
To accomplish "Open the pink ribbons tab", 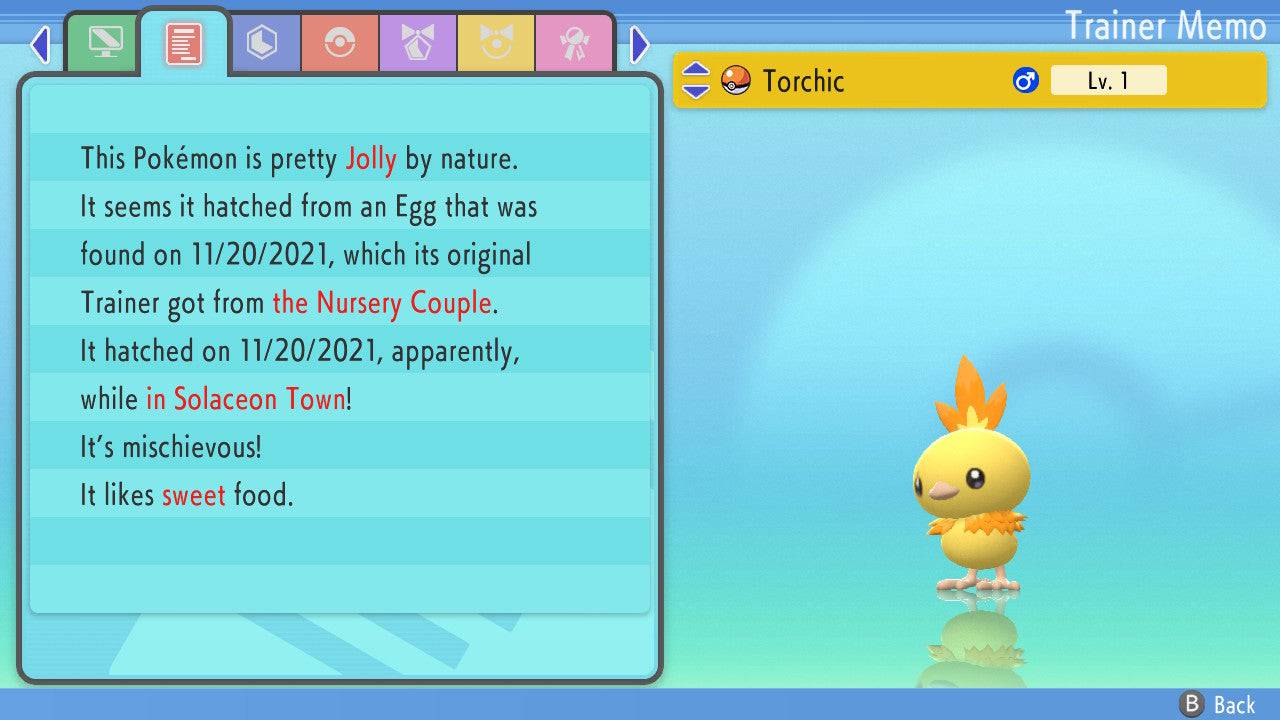I will [x=574, y=43].
